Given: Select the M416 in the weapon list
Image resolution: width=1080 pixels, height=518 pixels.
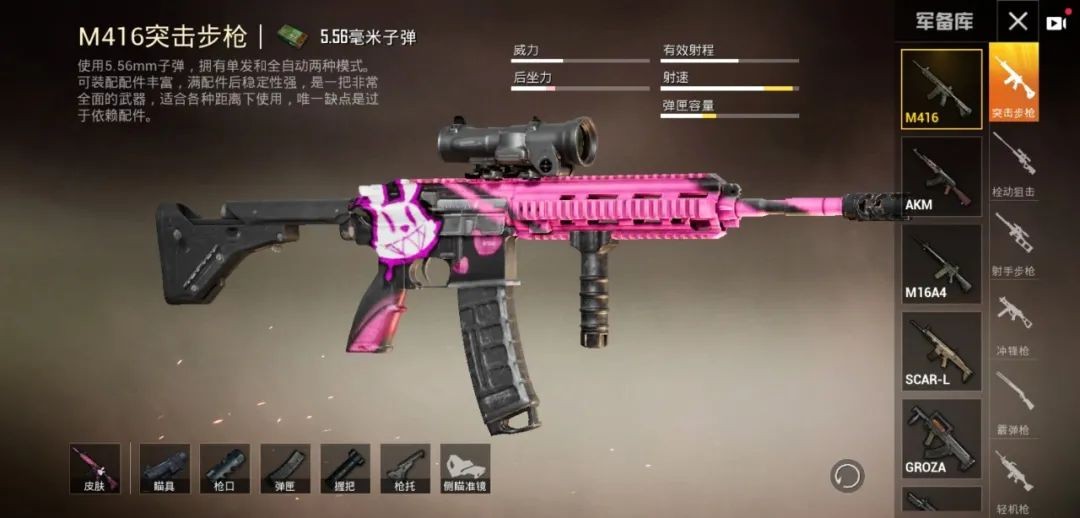Looking at the screenshot, I should tap(941, 89).
